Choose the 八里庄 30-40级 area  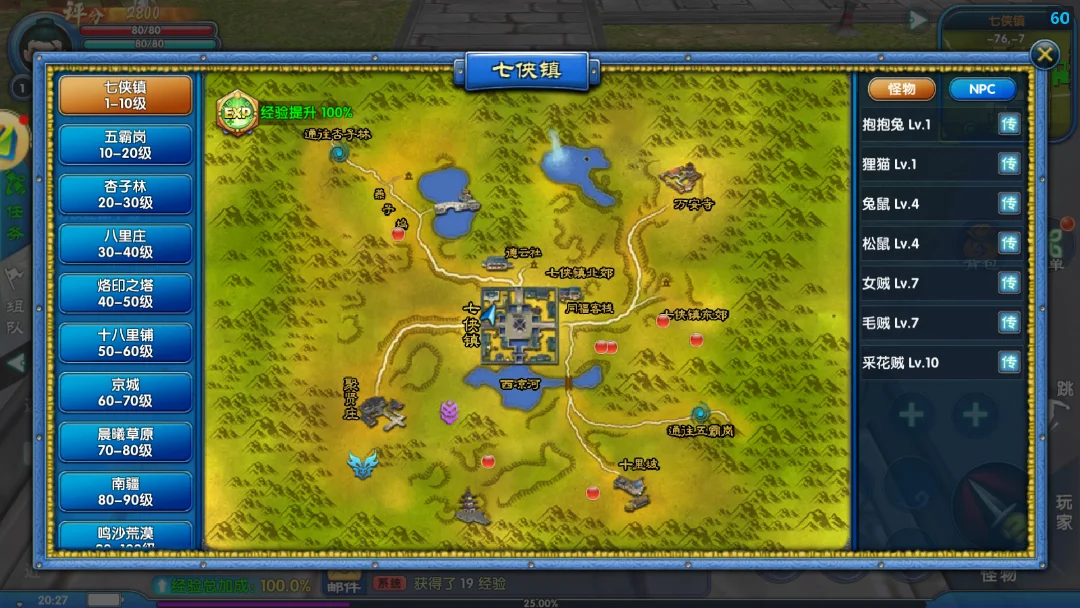coord(126,244)
